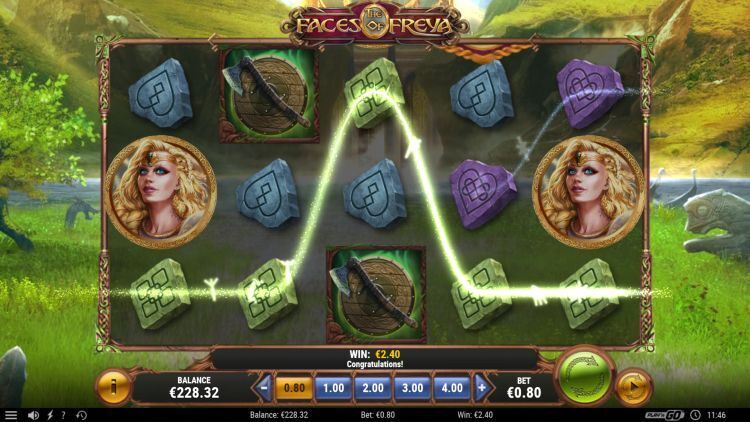The image size is (750, 422).
Task: Choose the 1.00 bet value
Action: click(x=333, y=387)
